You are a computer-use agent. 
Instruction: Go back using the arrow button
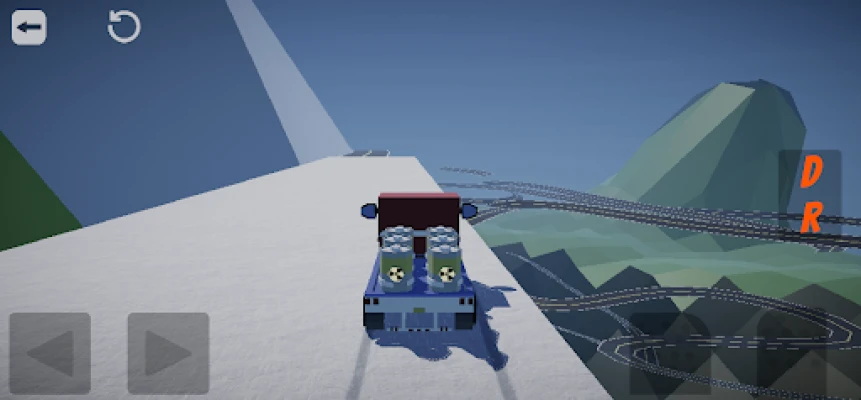point(29,28)
